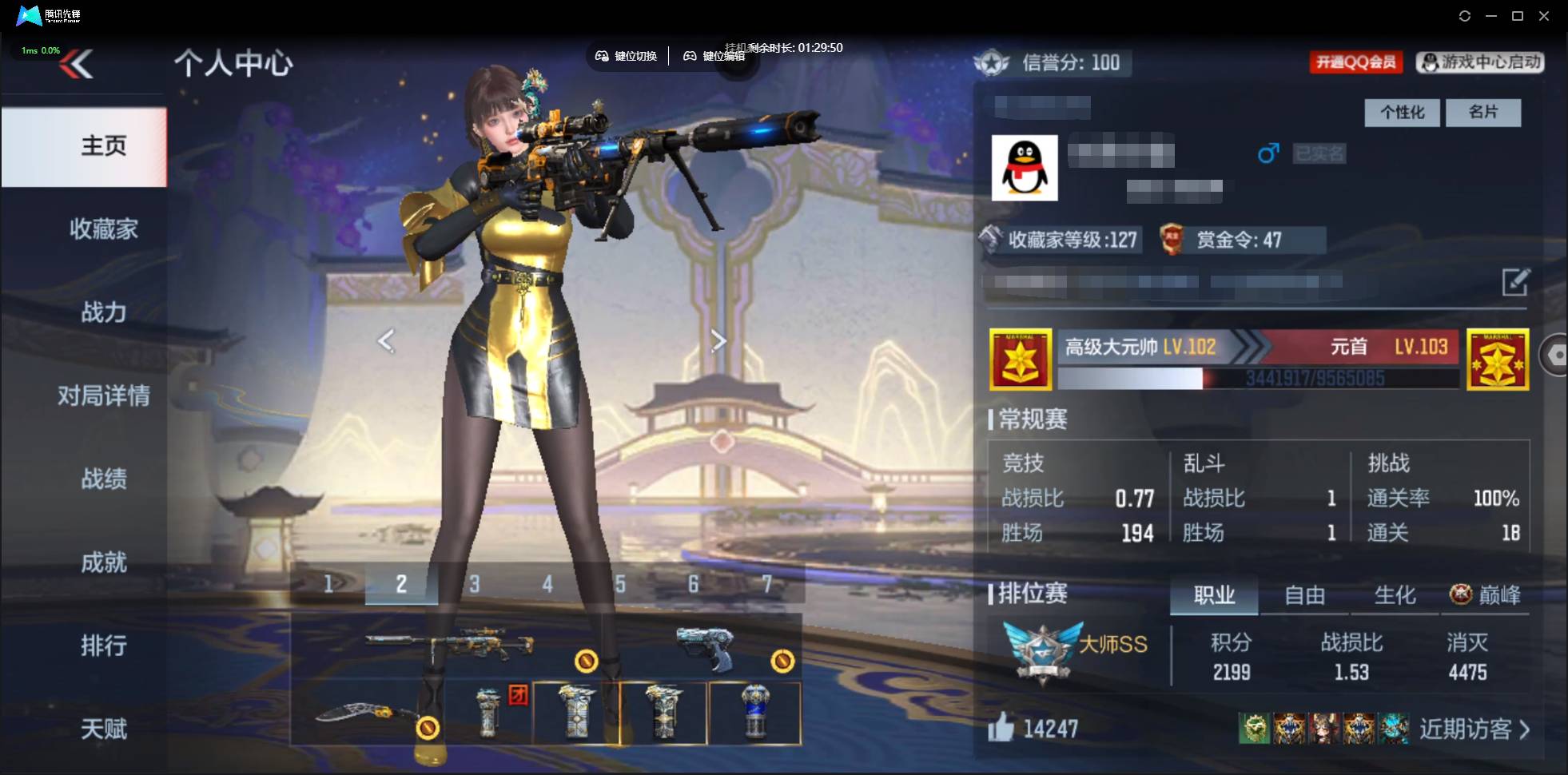Open the 键位编辑 gamepad icon
Viewport: 1568px width, 775px height.
(692, 57)
